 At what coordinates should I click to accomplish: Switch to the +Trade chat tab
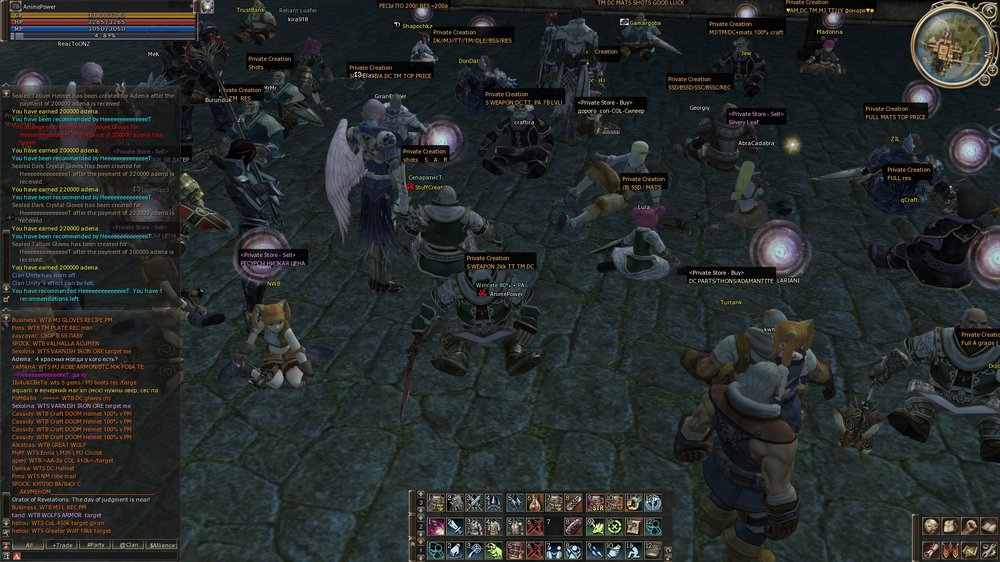point(62,545)
